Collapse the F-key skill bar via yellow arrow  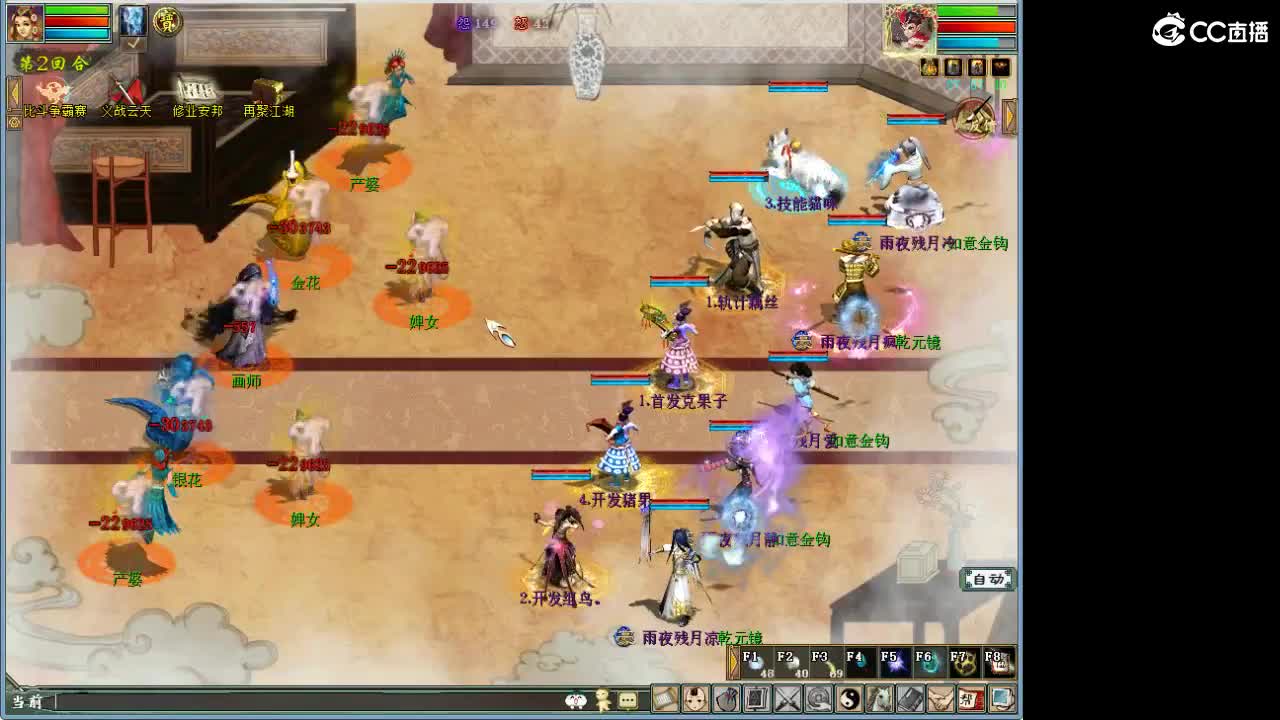734,661
